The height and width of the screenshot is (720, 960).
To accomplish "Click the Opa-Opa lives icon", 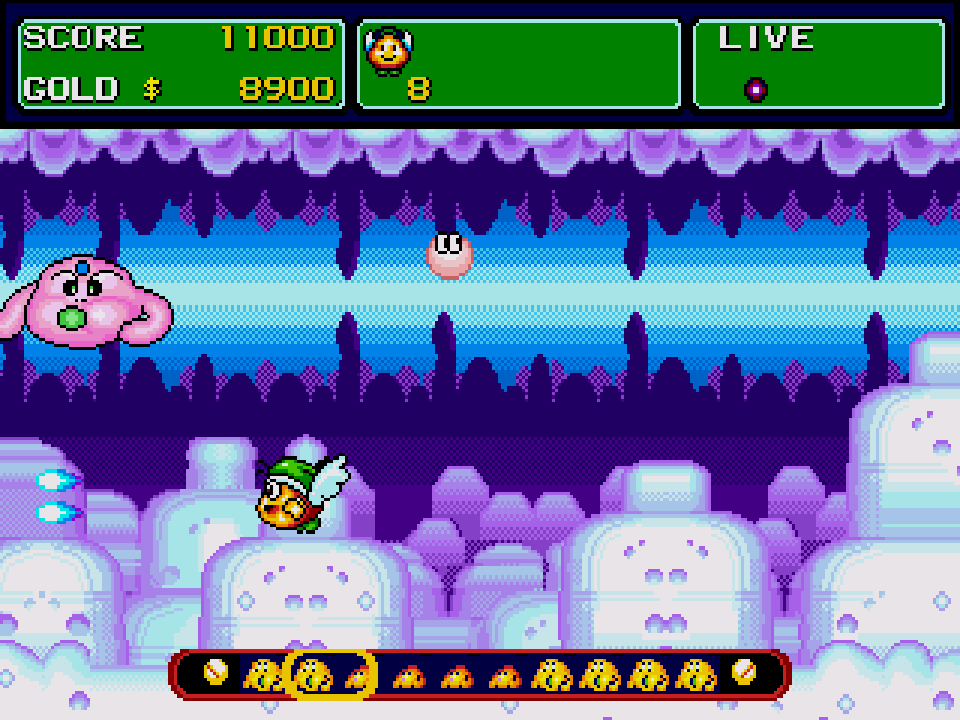I will click(389, 52).
